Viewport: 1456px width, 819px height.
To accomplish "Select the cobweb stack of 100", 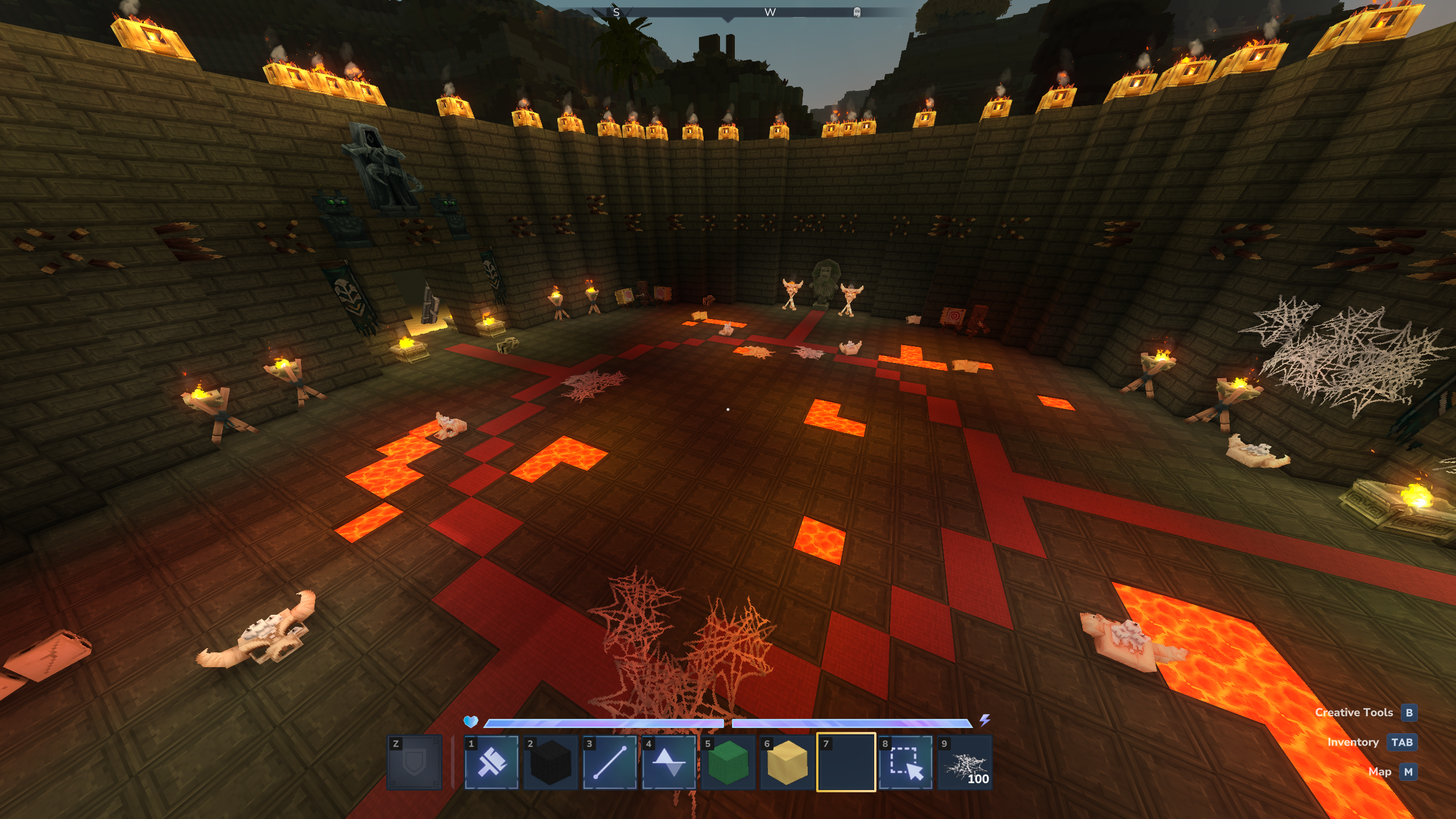I will (x=965, y=763).
